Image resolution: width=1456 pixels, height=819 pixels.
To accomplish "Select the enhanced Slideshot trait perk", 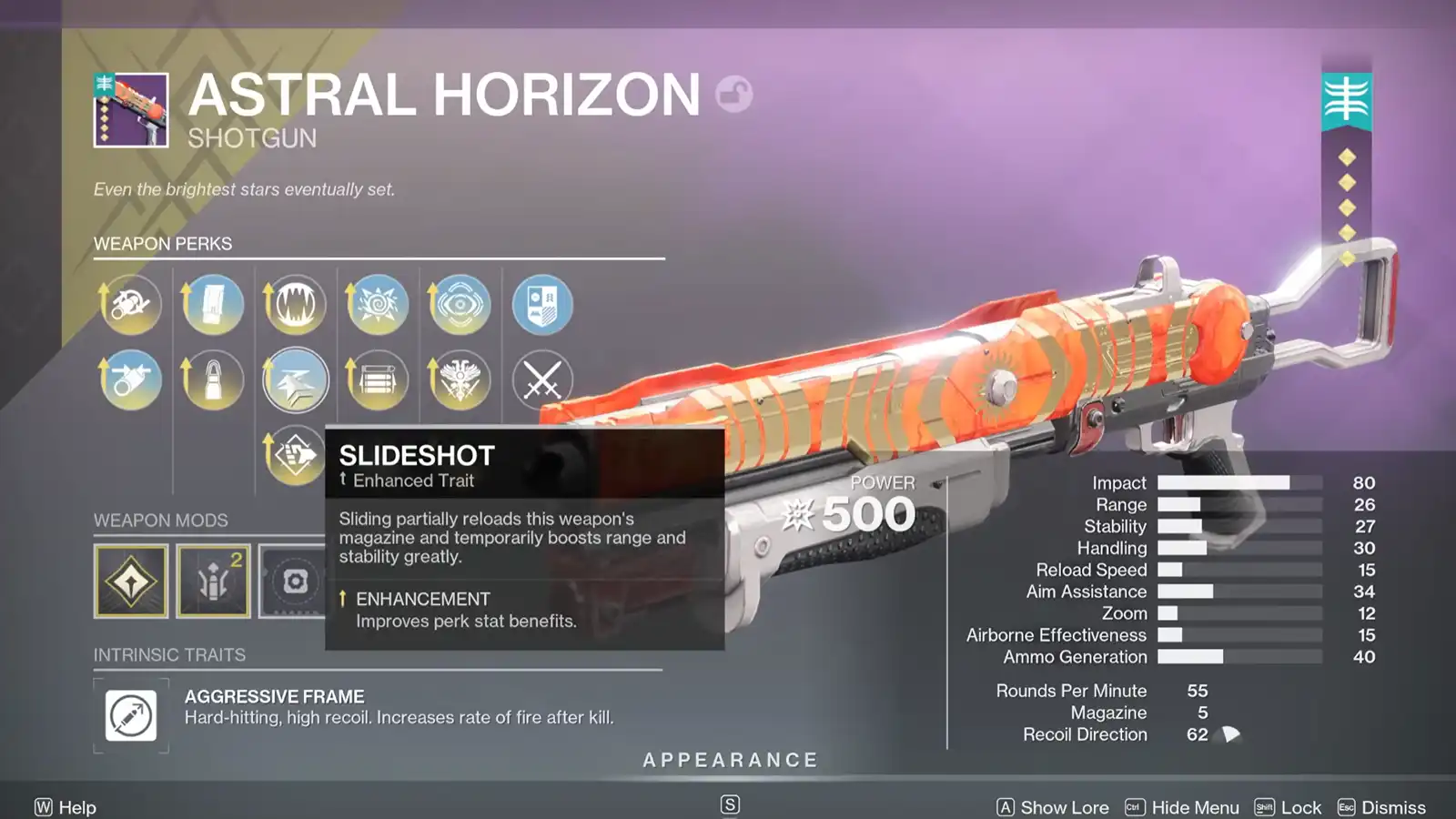I will 295,379.
